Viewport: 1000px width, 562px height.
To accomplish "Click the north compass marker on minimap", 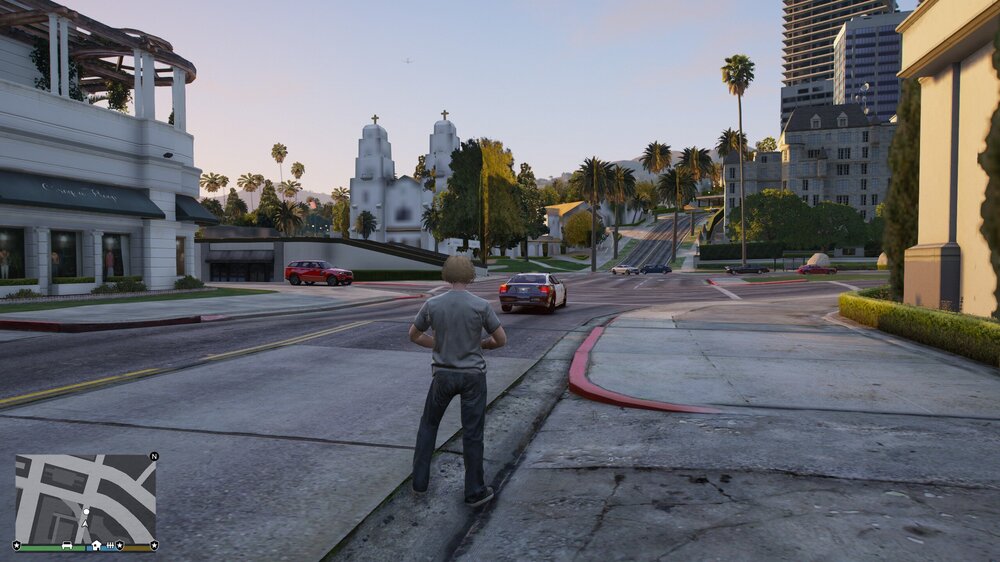I will point(153,456).
